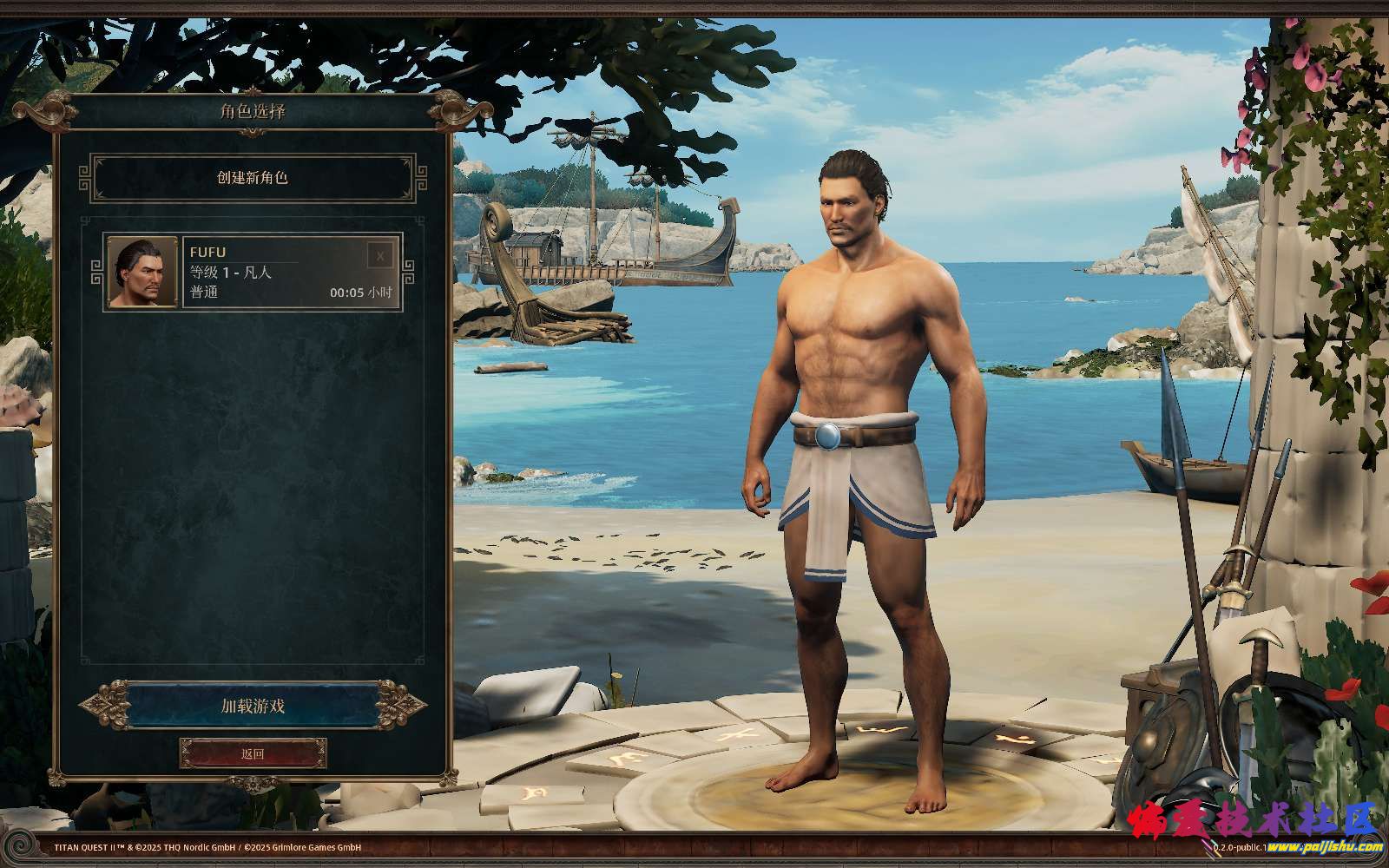
Task: Select the FUFU character save entry
Action: click(x=273, y=273)
